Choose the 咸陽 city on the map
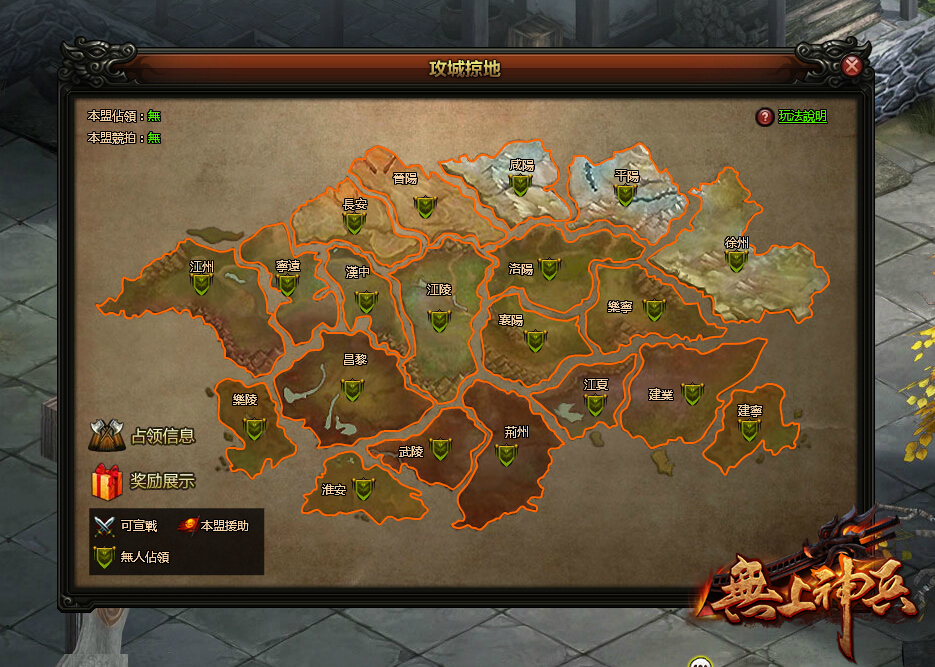The height and width of the screenshot is (667, 935). (520, 185)
